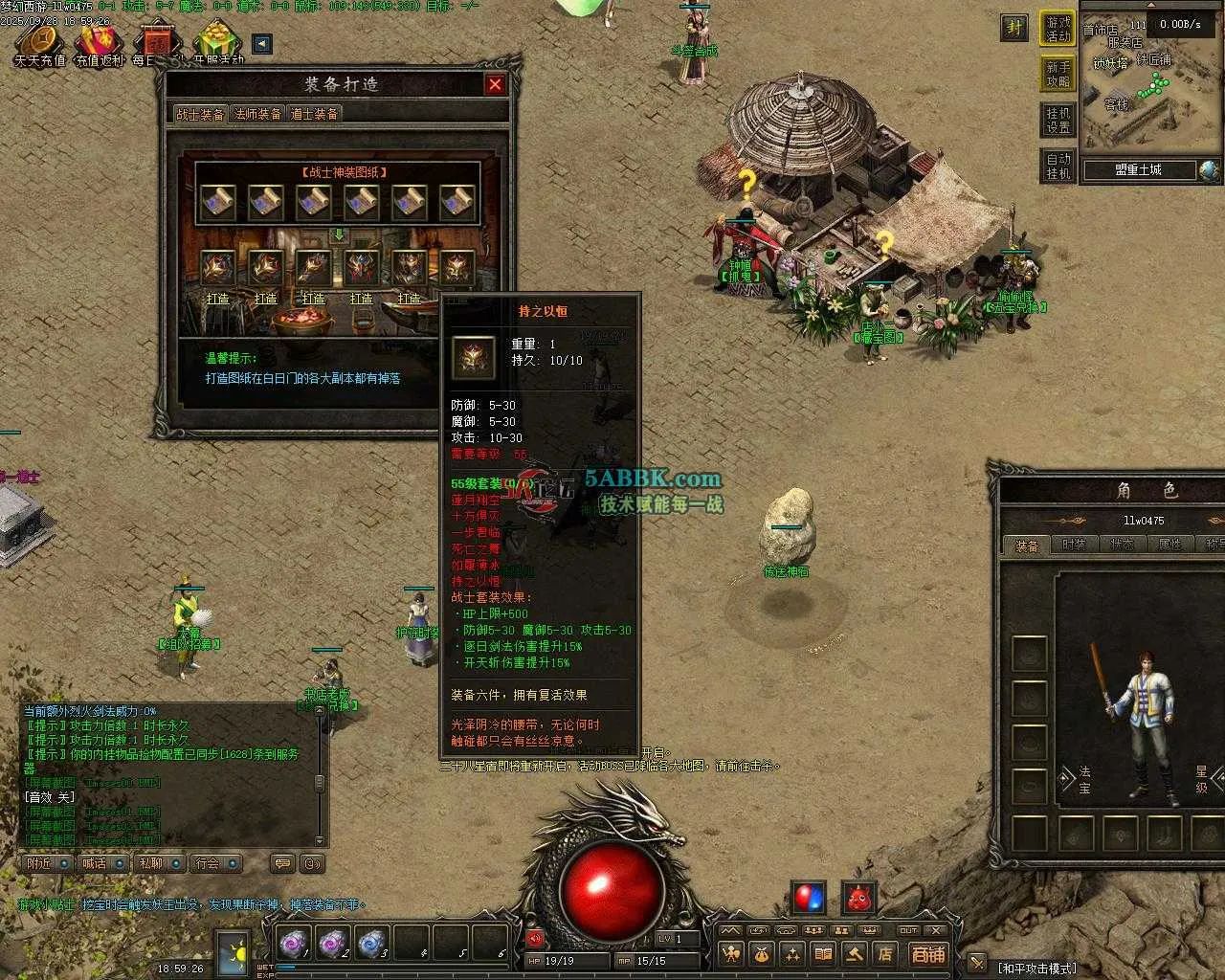Open the 充值返利 gift icon
The width and height of the screenshot is (1225, 980).
point(100,44)
